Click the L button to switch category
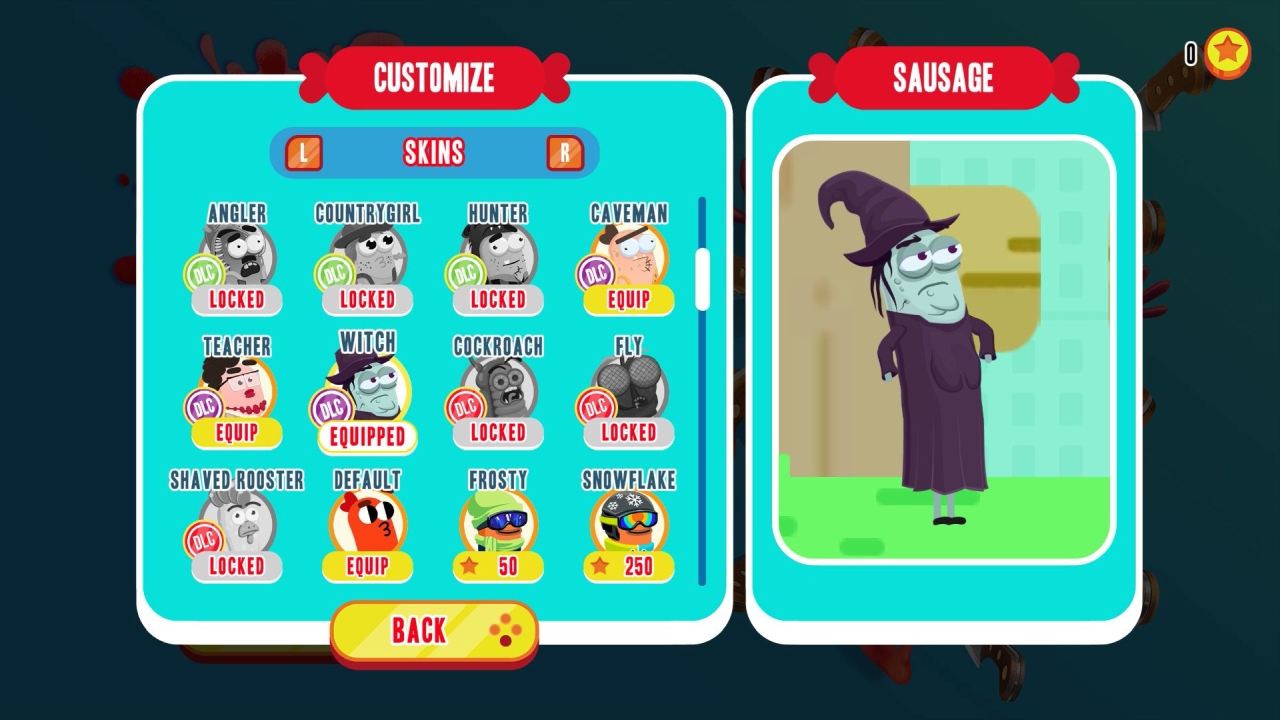This screenshot has height=720, width=1280. 303,152
